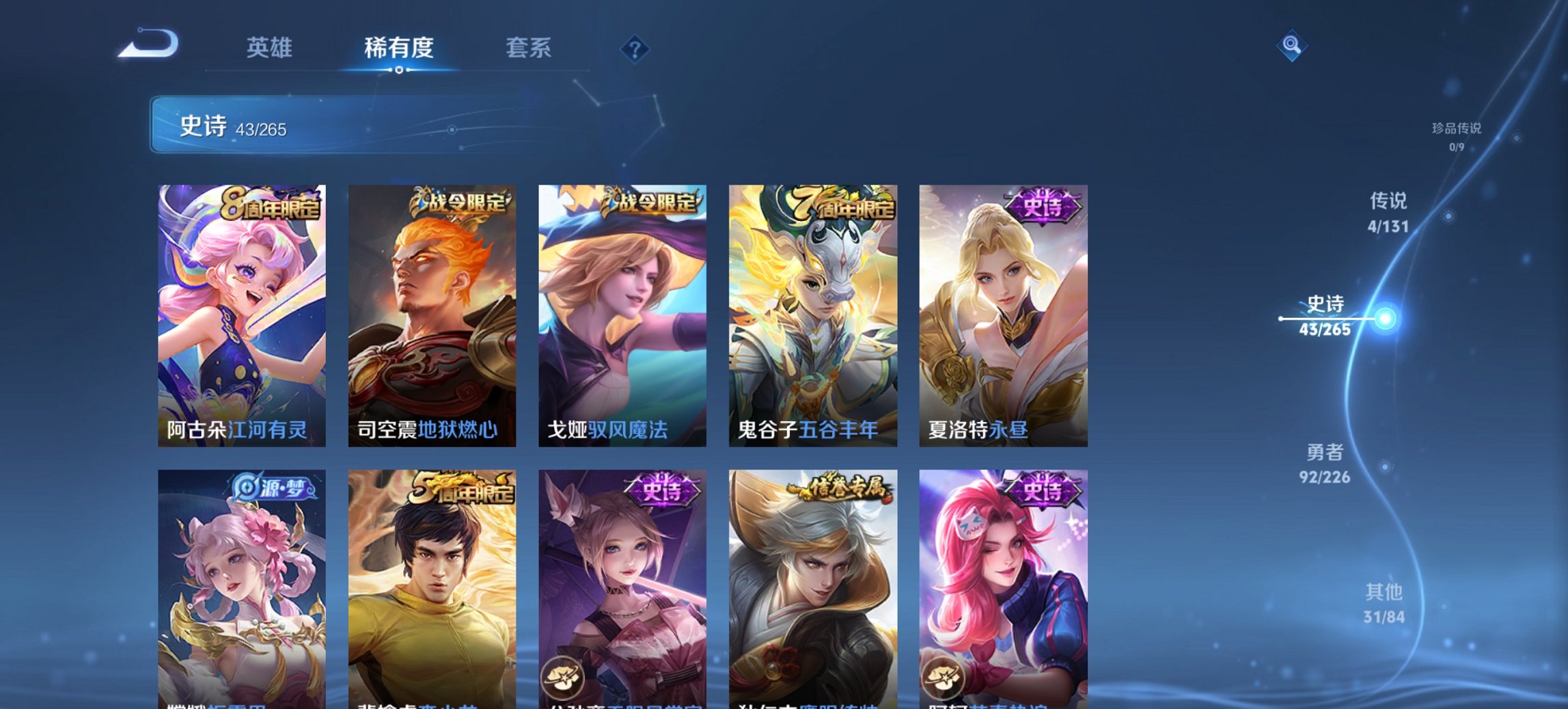Switch to the 英雄 tab

(x=271, y=48)
